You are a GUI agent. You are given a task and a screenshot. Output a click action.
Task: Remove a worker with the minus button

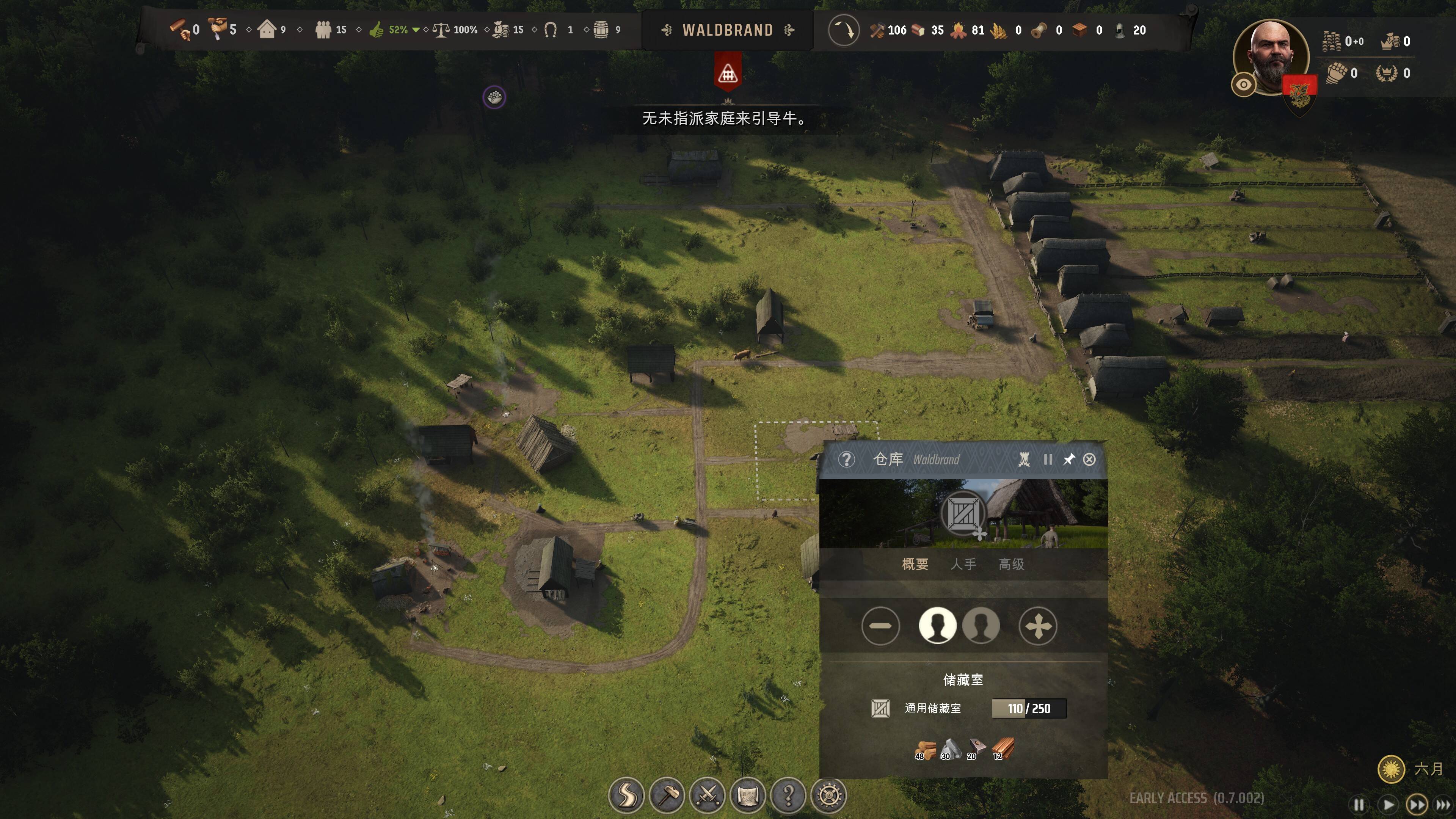tap(880, 626)
